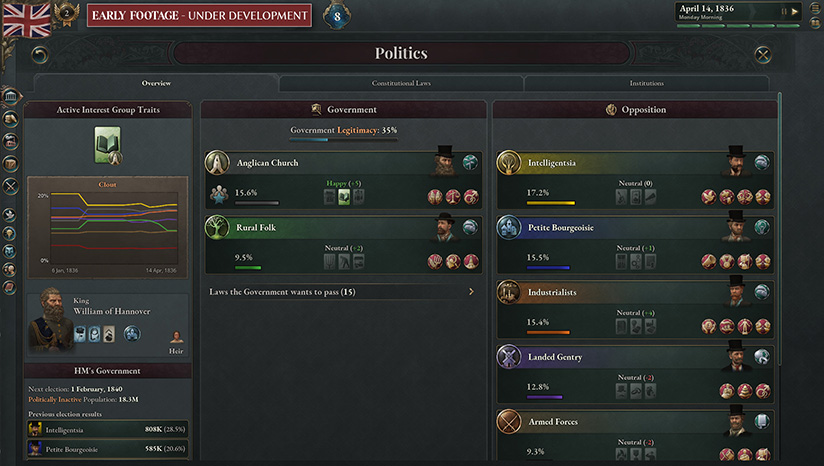Click the green book interest group trait

tap(107, 144)
